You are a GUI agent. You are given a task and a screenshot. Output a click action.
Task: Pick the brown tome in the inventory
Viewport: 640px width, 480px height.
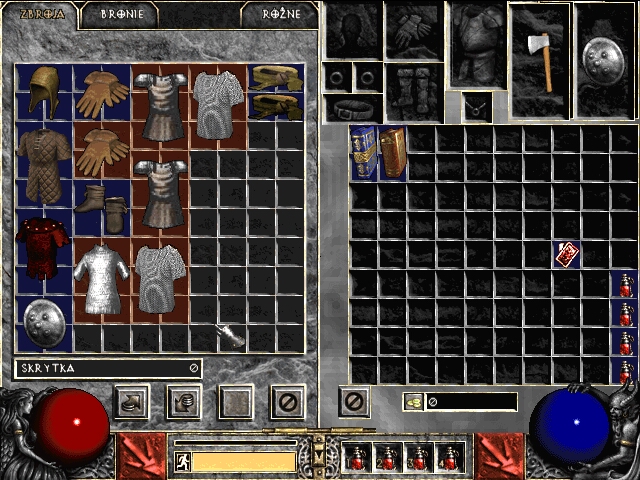pos(392,152)
